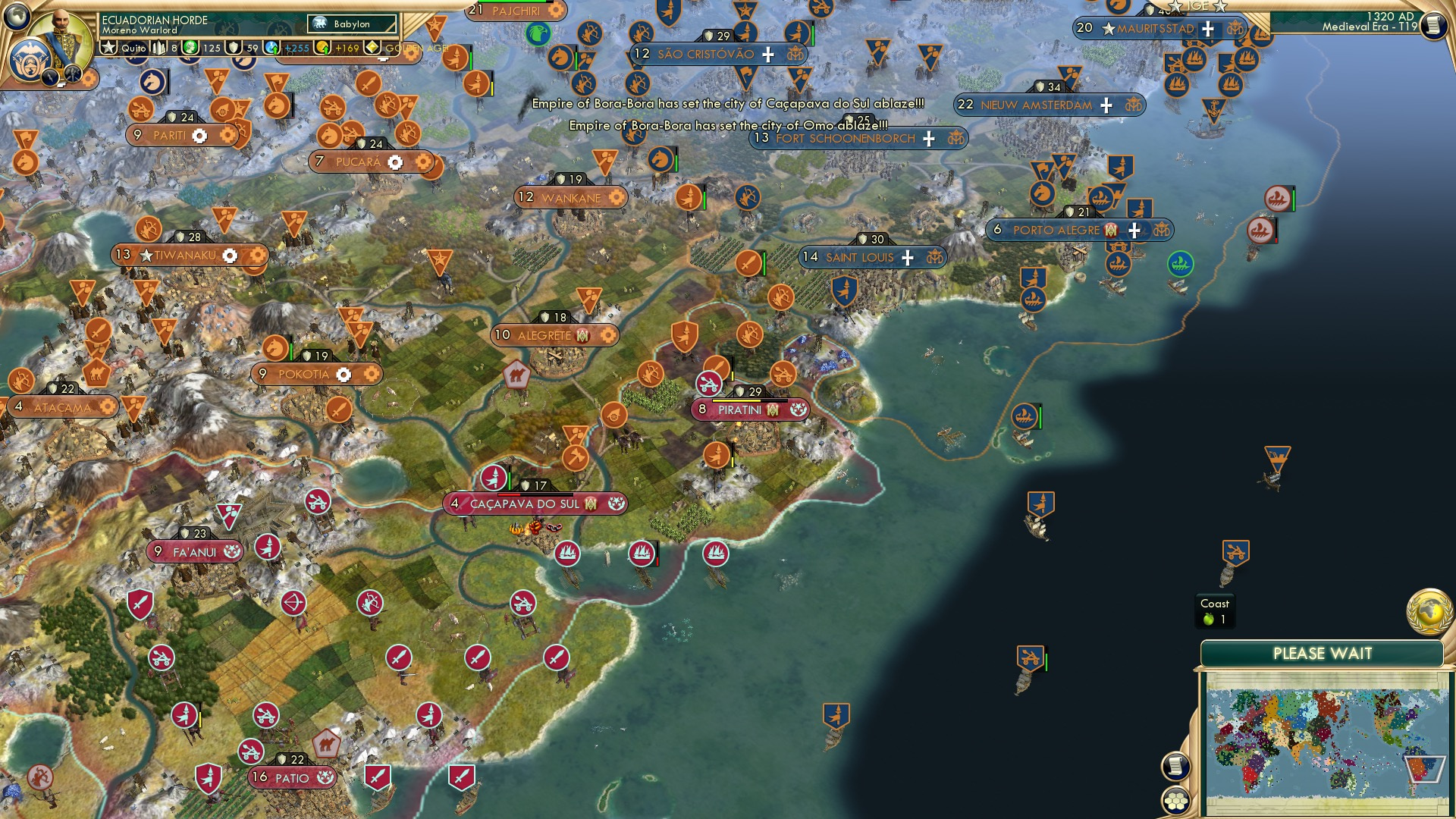Click the green happiness icon showing 125

190,47
